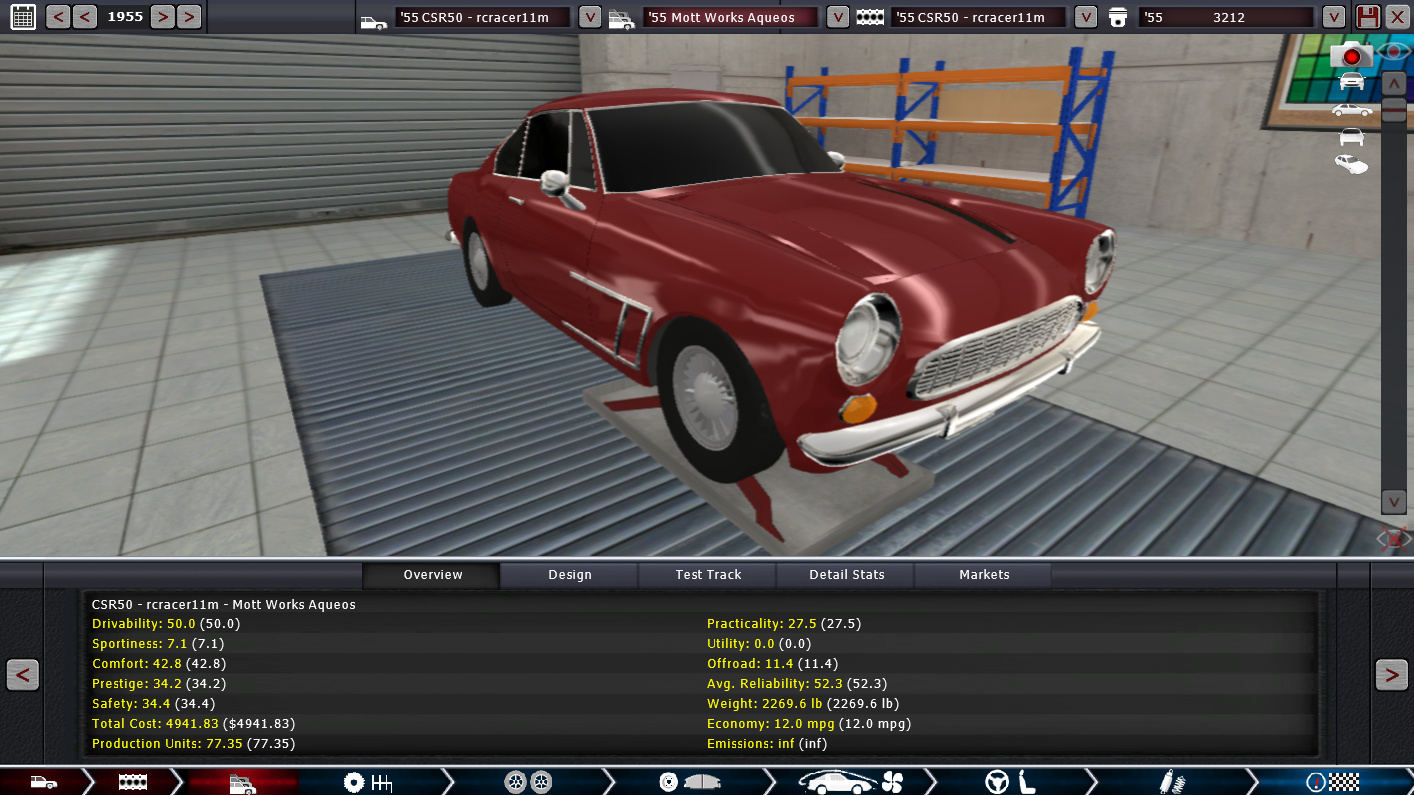This screenshot has height=795, width=1414.
Task: Open the wheels and tires section
Action: pos(528,782)
